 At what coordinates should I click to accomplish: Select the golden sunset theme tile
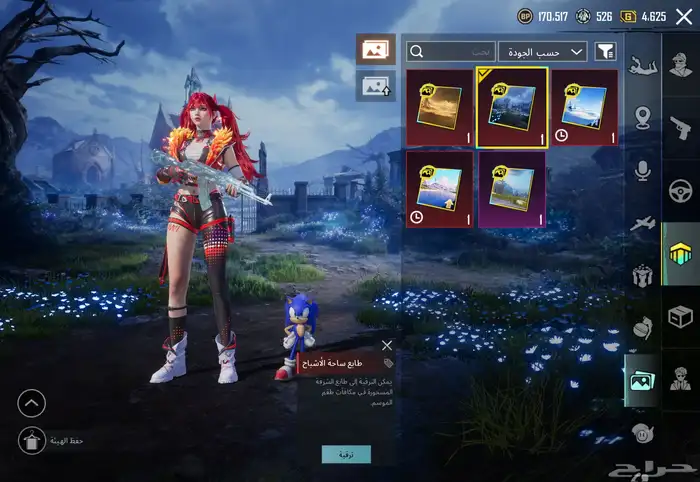(439, 107)
